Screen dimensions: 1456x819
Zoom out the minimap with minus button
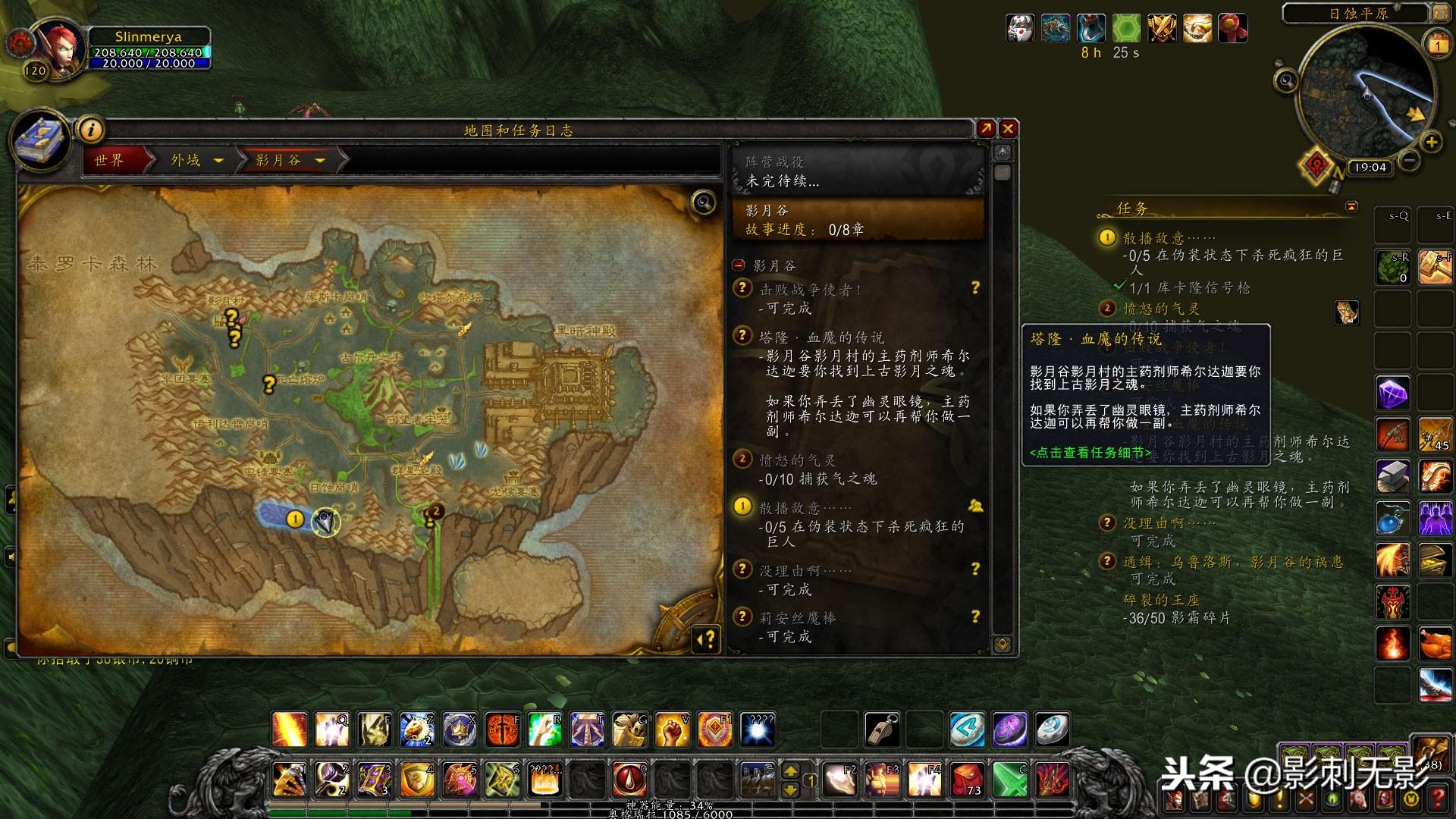(1409, 160)
